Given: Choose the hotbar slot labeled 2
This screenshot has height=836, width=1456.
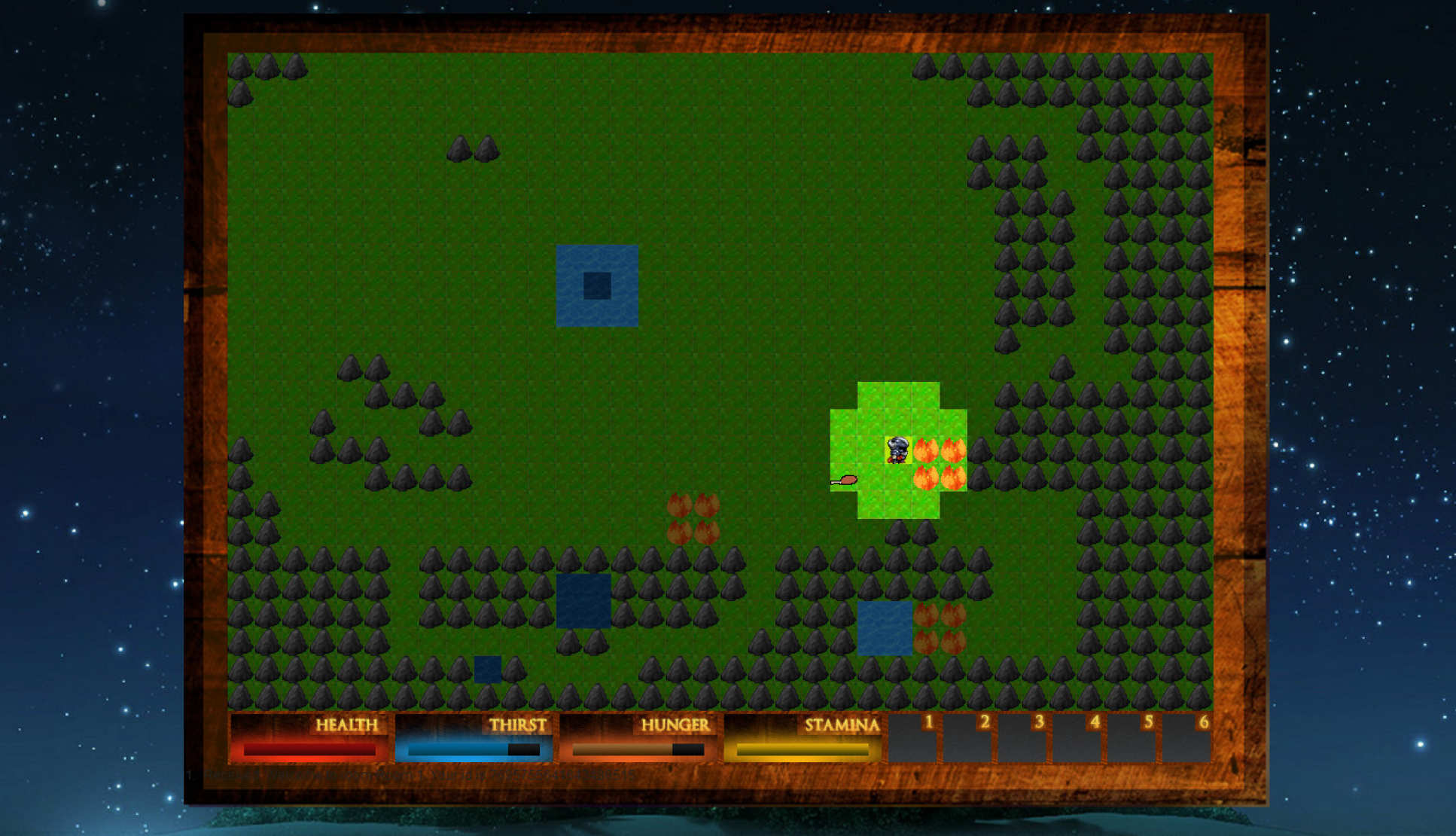Looking at the screenshot, I should point(967,738).
